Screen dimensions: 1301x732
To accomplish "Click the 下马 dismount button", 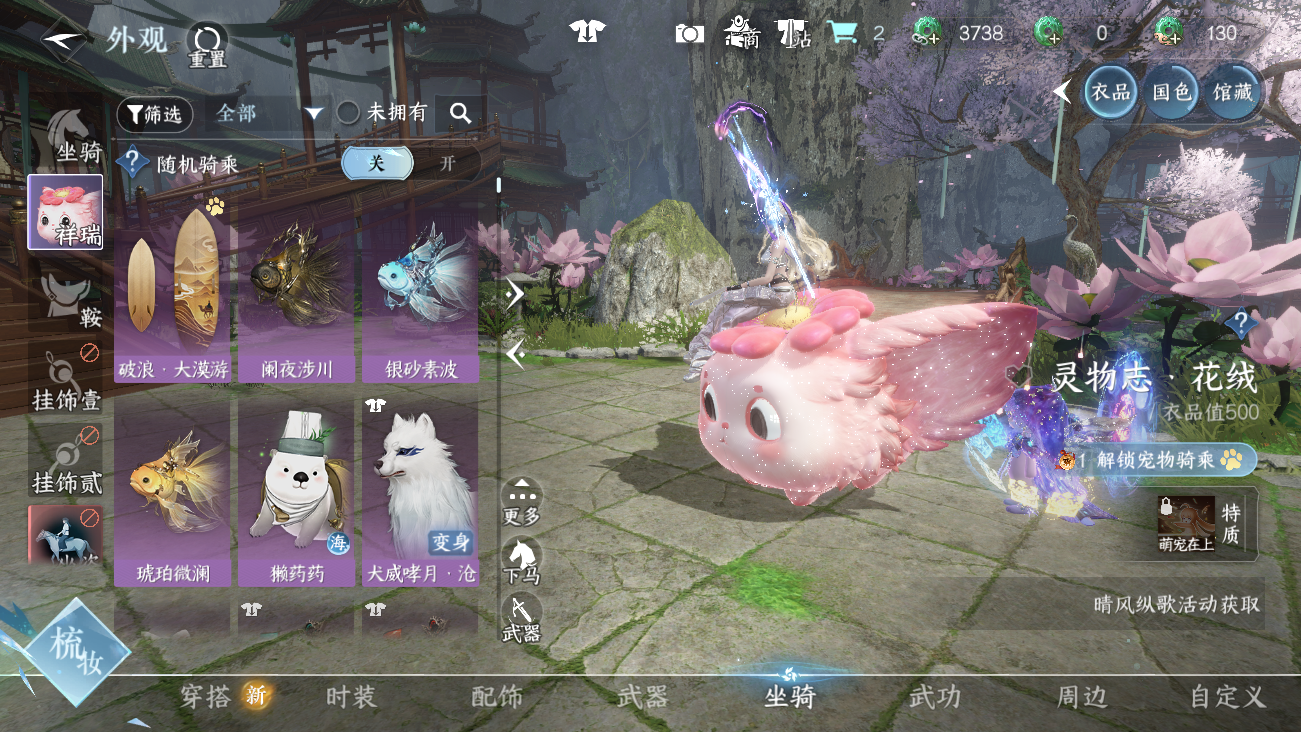I will tap(521, 560).
